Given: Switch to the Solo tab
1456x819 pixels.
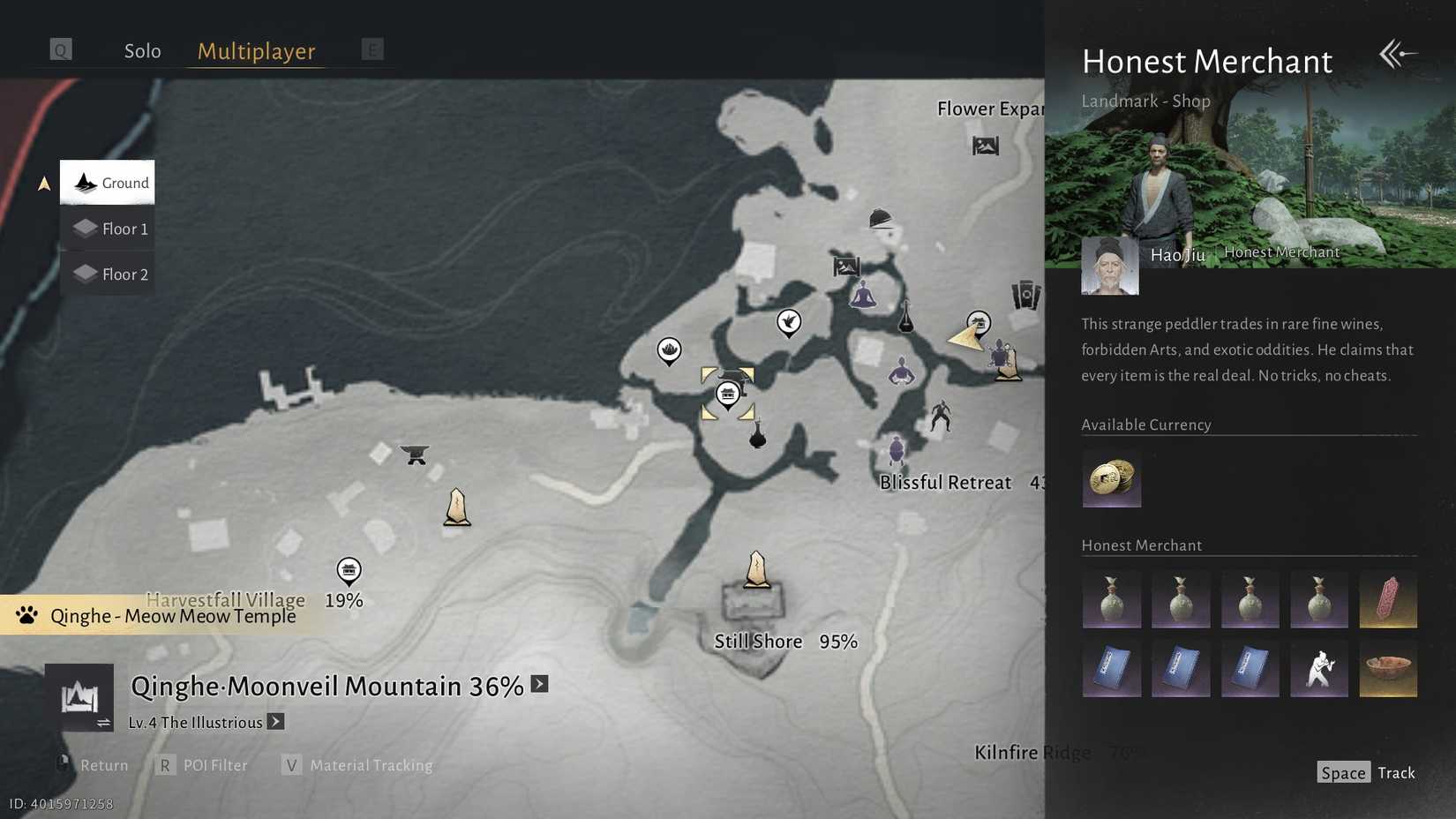Looking at the screenshot, I should point(142,50).
